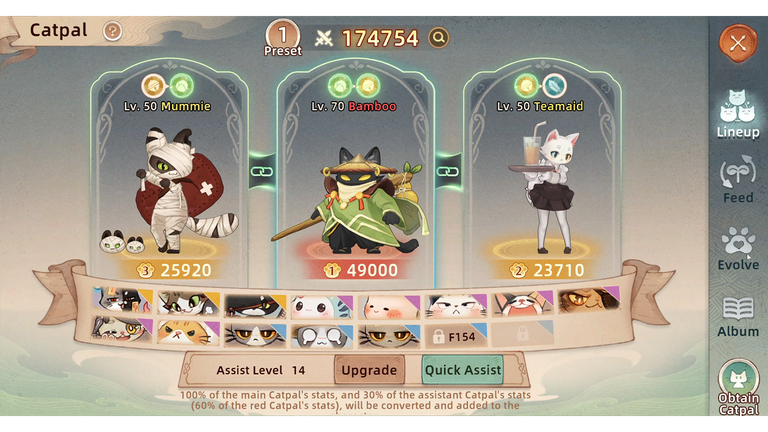Viewport: 768px width, 432px height.
Task: Go to the Evolve tab
Action: 738,249
